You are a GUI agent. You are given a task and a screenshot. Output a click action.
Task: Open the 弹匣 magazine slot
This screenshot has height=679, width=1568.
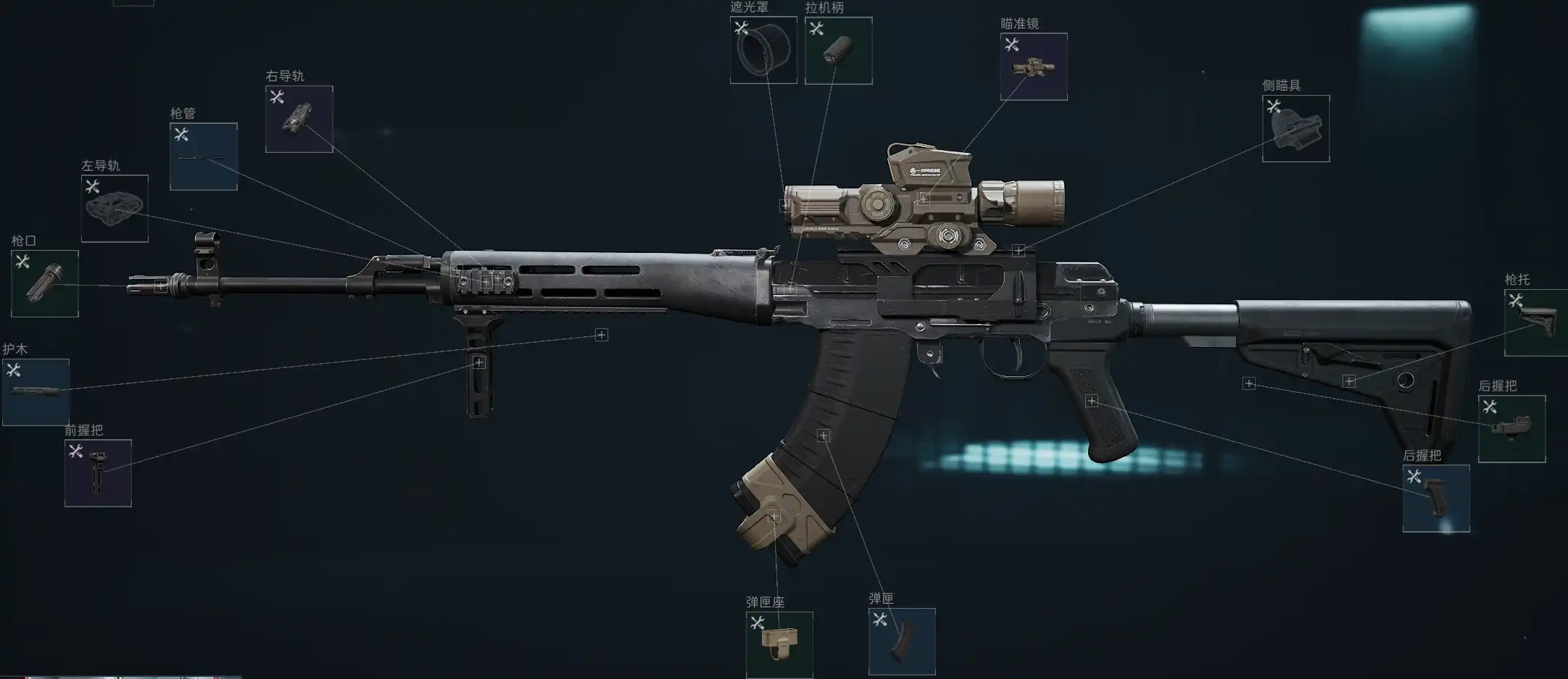pos(902,641)
